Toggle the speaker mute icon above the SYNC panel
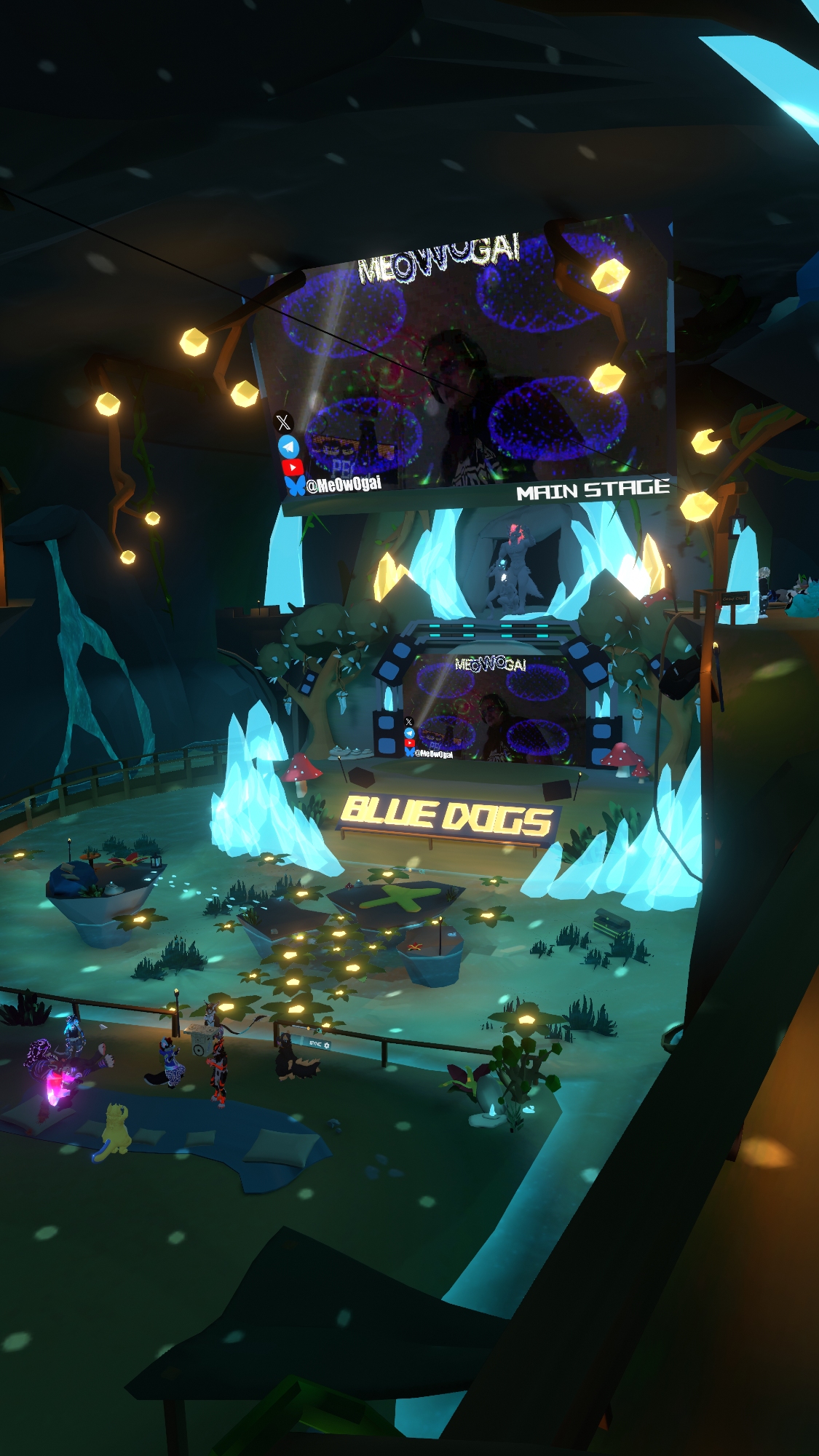 pyautogui.click(x=320, y=1030)
